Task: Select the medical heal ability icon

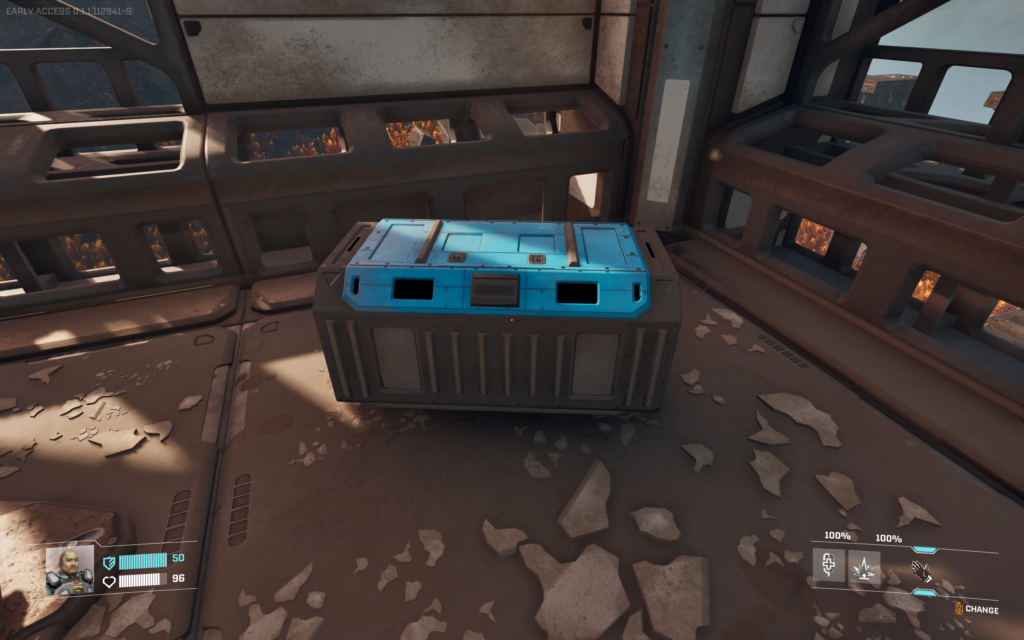Action: coord(828,568)
